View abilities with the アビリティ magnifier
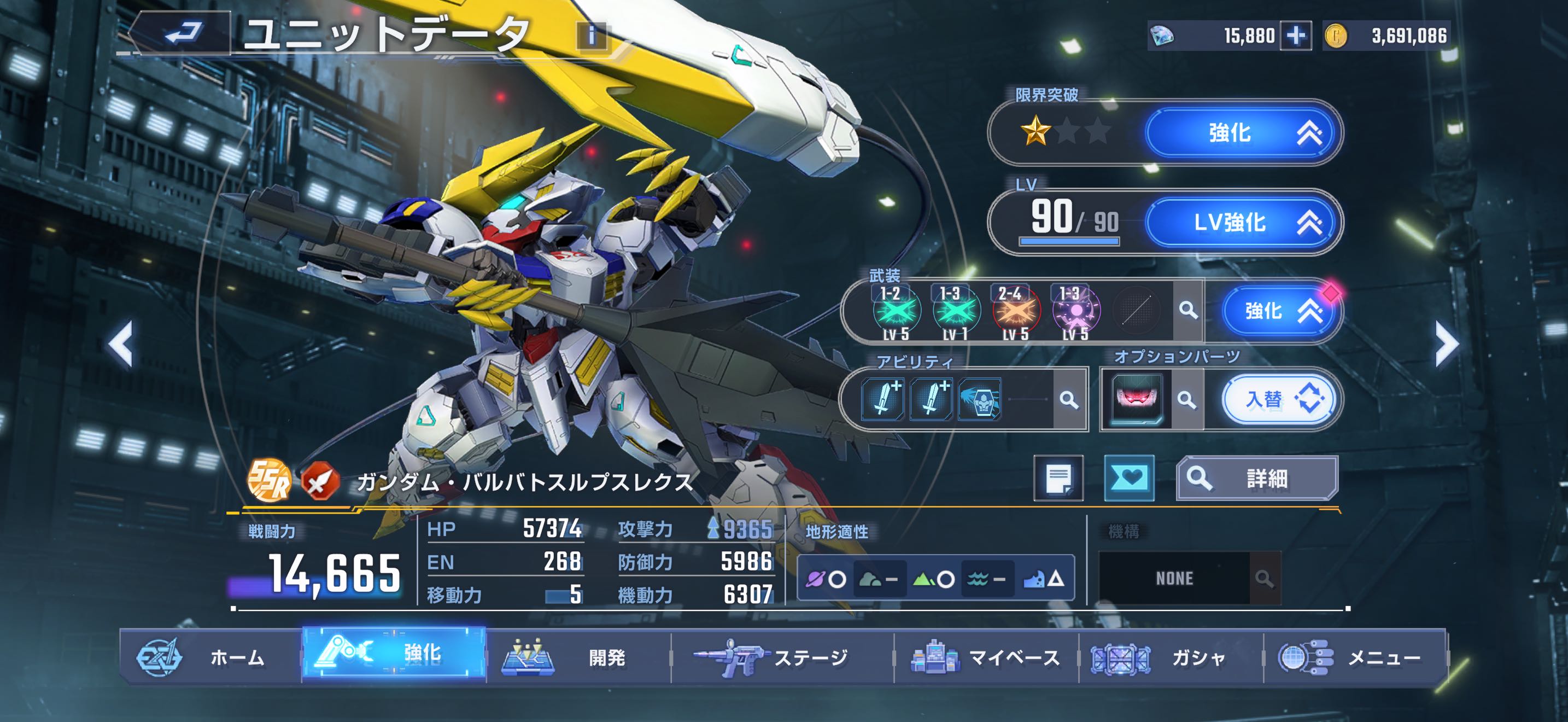 pos(1068,400)
